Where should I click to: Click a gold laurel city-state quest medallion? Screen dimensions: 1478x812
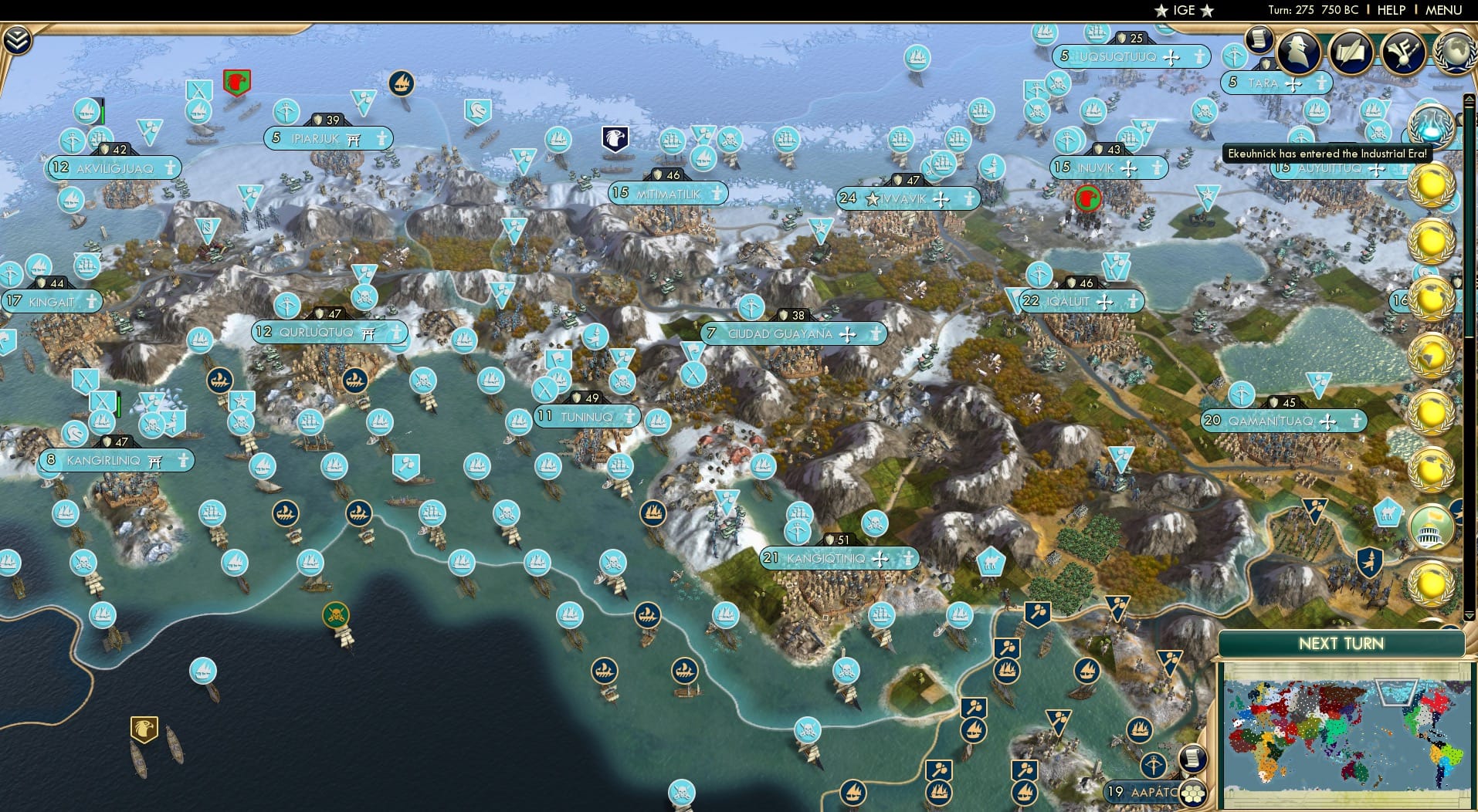point(1432,185)
